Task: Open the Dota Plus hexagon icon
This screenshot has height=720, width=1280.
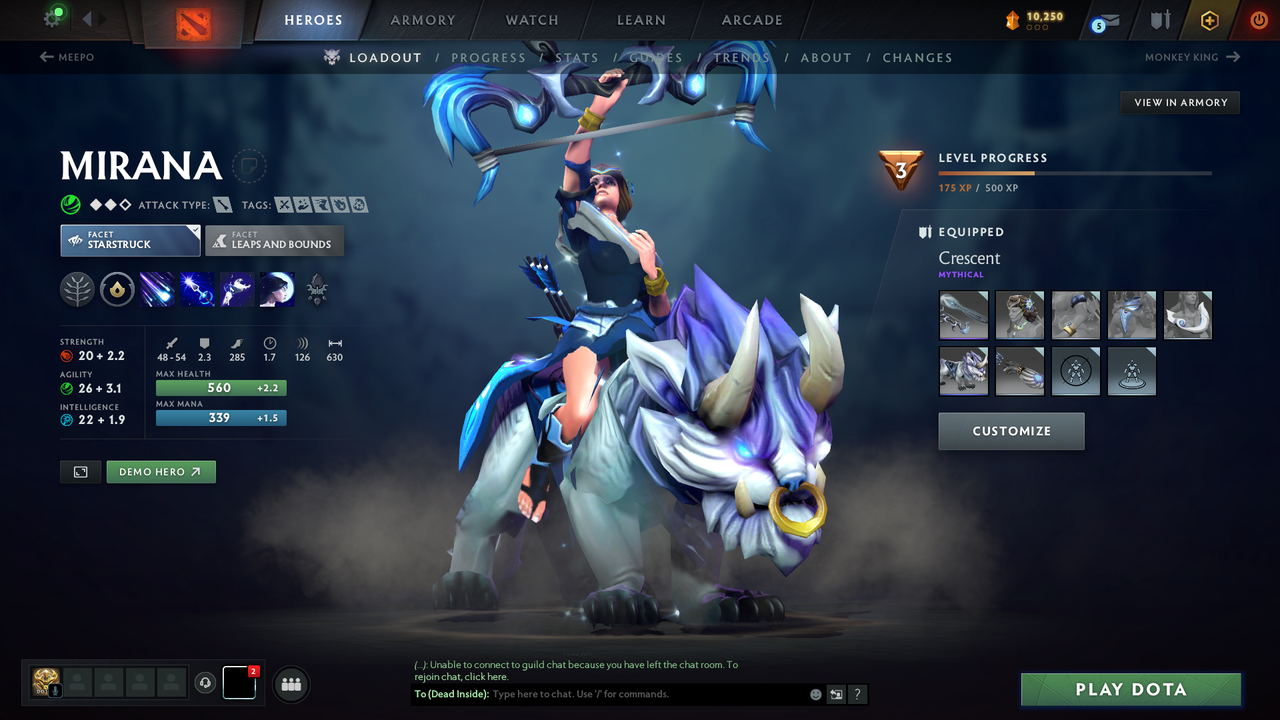Action: click(x=1209, y=19)
